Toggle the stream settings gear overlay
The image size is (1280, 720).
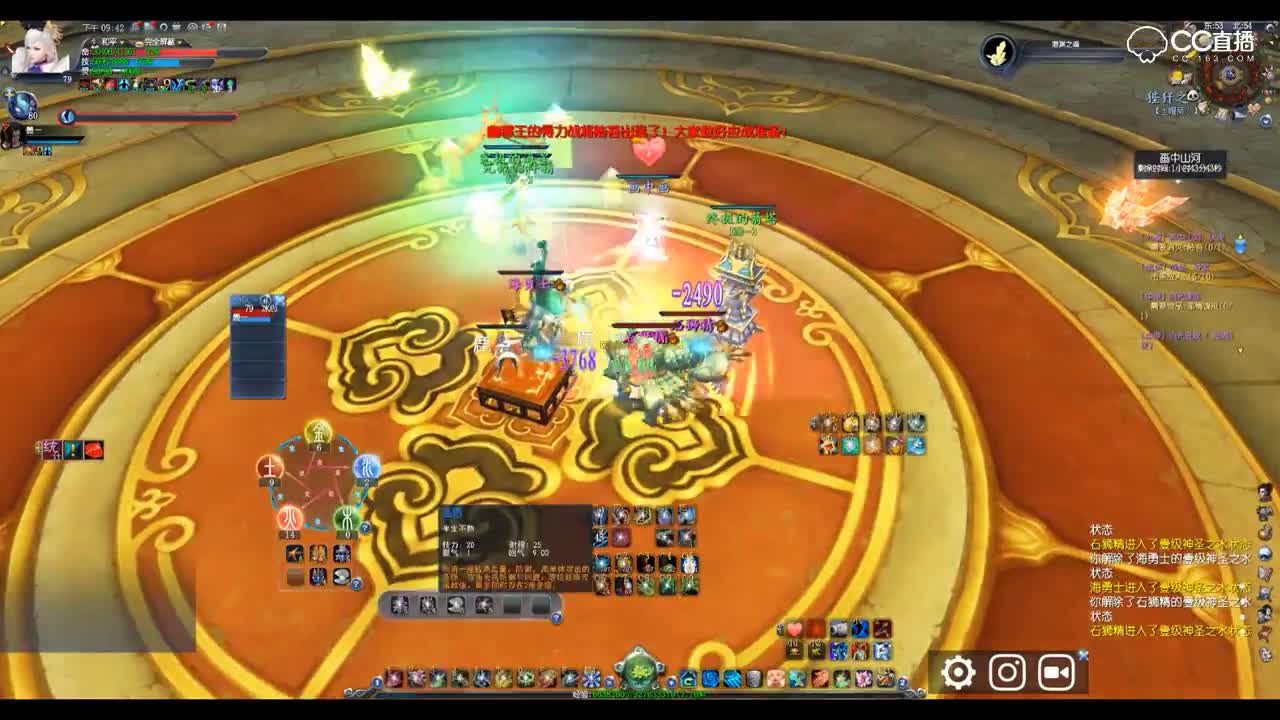[956, 672]
